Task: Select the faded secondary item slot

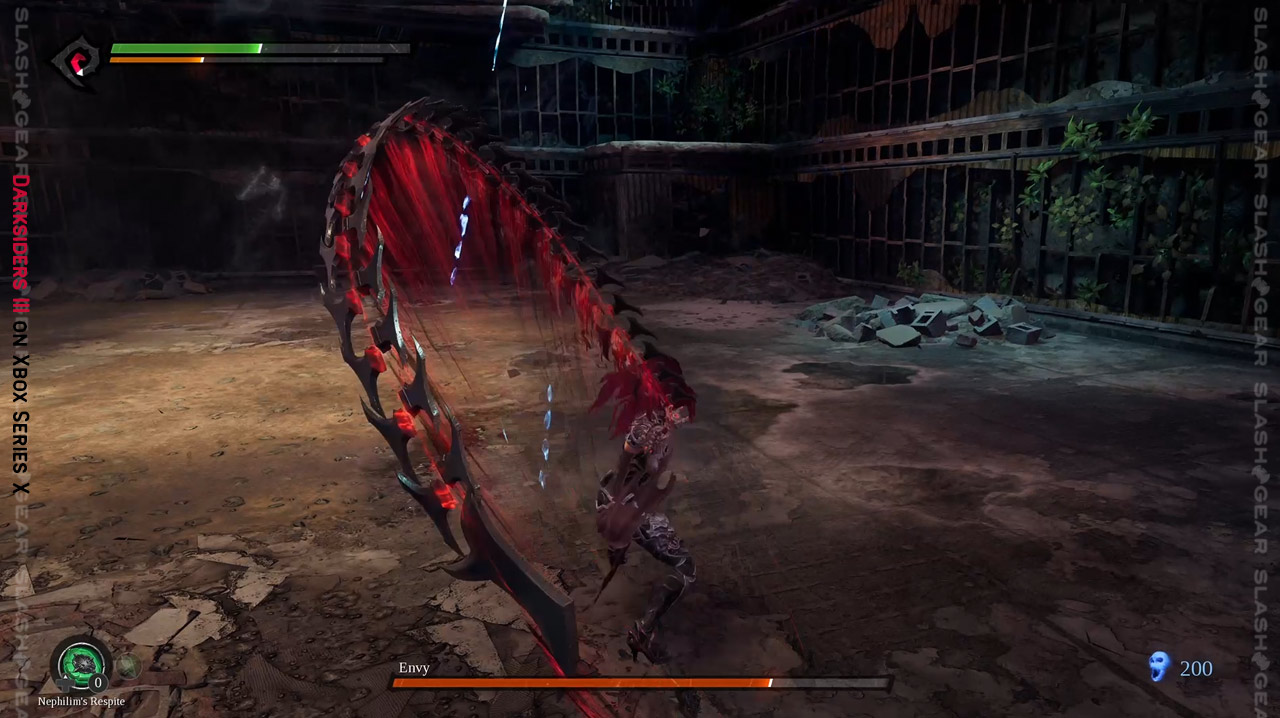Action: (x=127, y=664)
